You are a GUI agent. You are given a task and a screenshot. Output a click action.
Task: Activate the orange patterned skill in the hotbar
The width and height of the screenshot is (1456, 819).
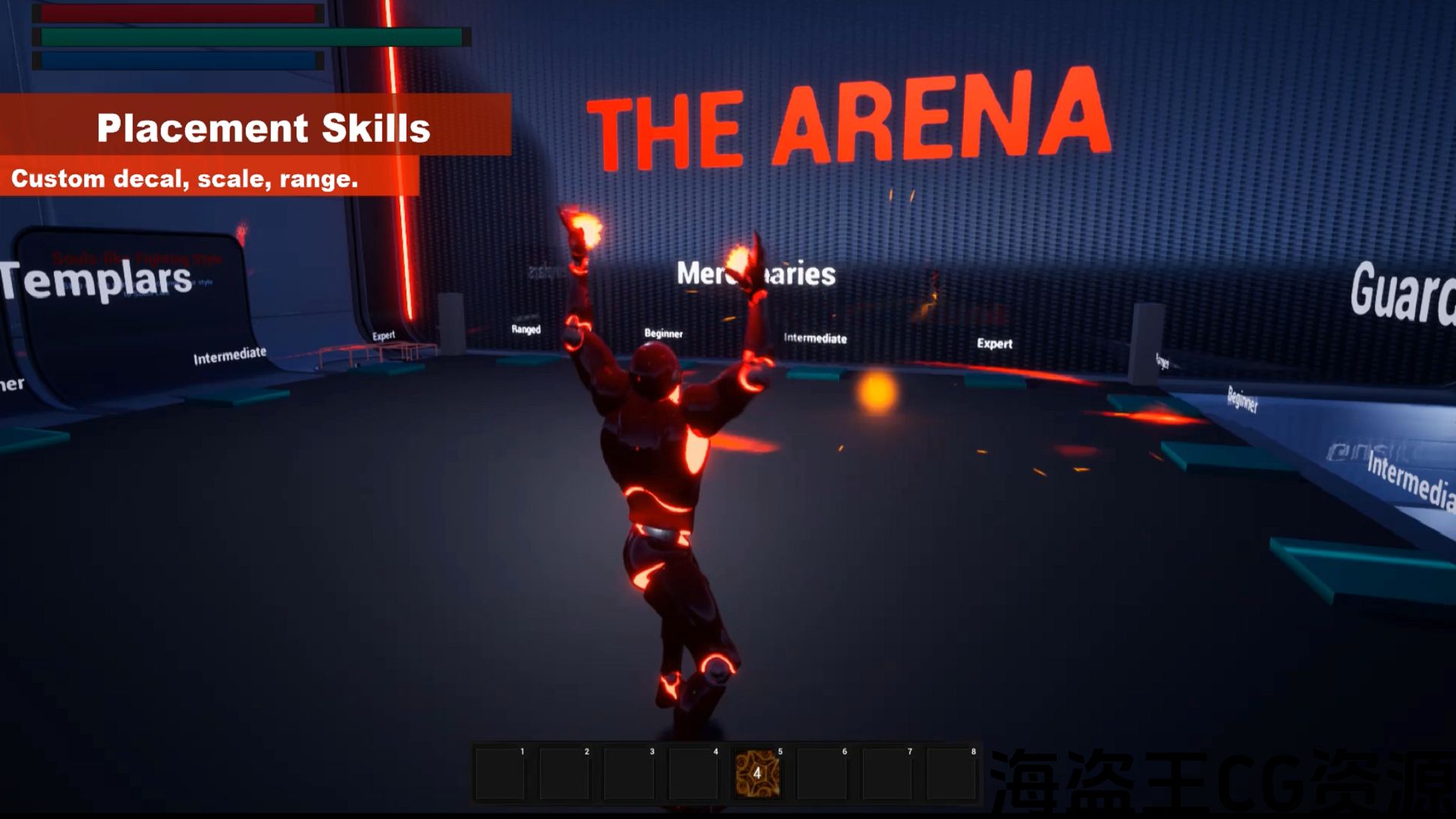[757, 773]
